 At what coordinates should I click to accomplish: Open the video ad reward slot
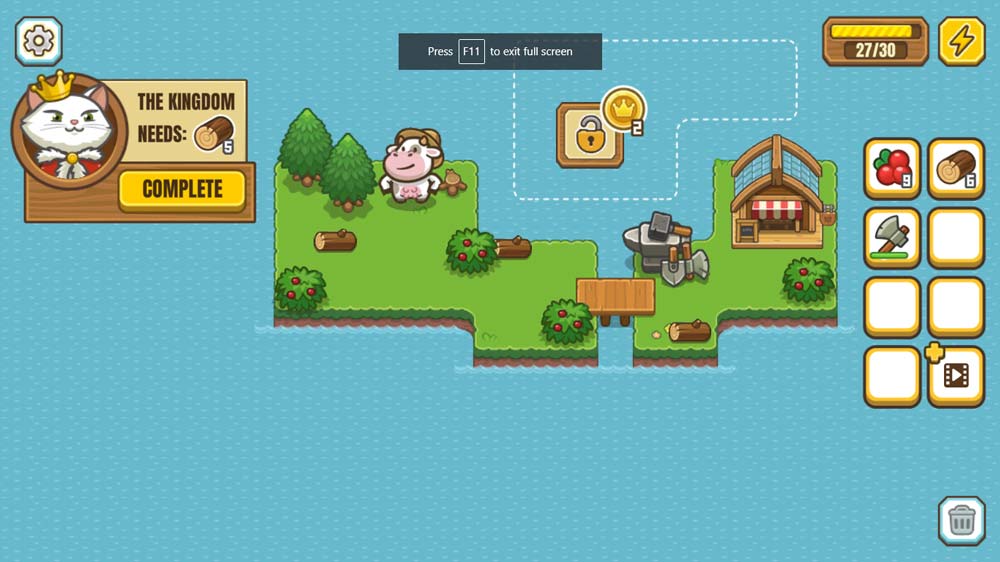pos(956,376)
